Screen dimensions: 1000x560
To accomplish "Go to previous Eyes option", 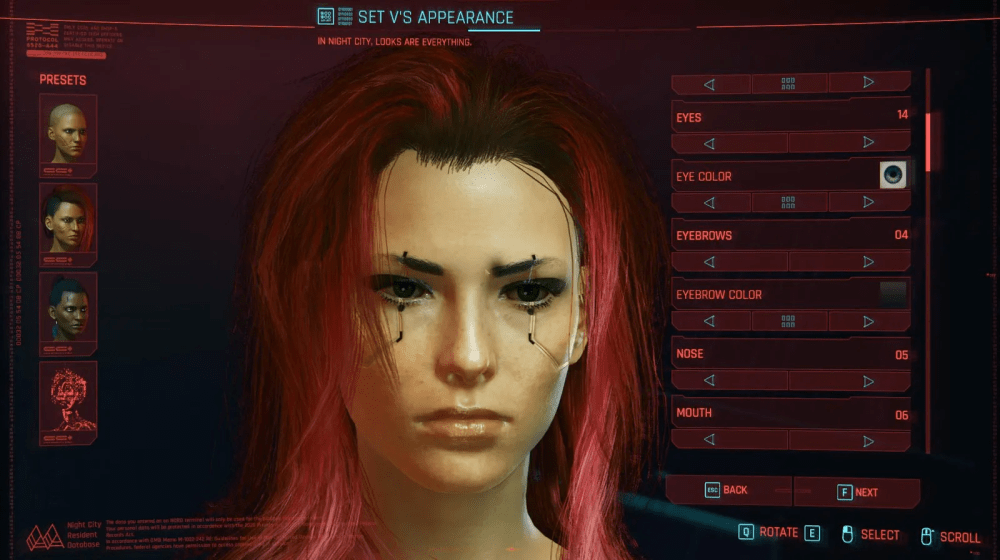I will (709, 143).
